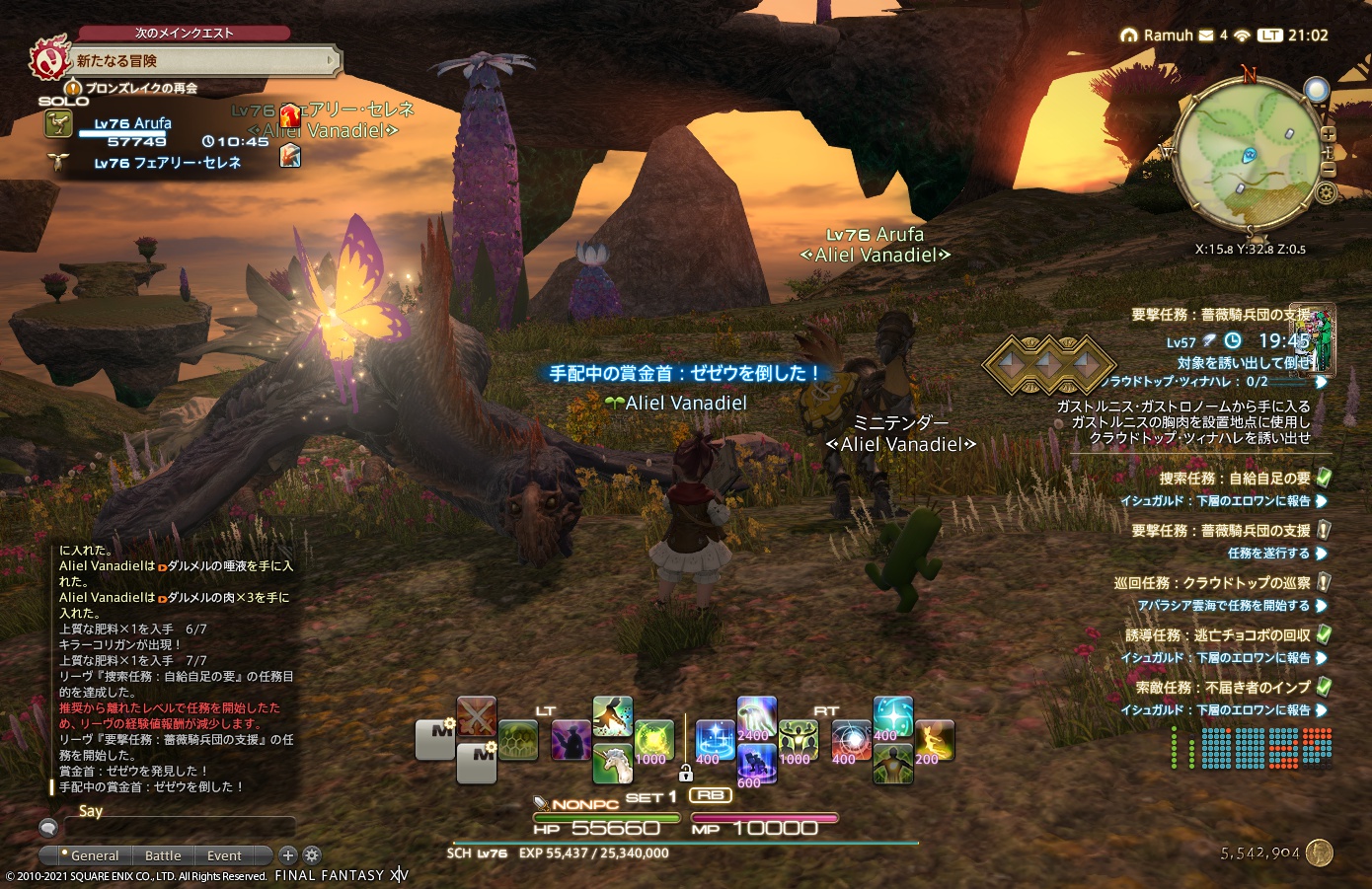Expand the 要撃任務：薔薇騎兵団の支援 duty entry chevron
The image size is (1372, 889).
point(1323,531)
